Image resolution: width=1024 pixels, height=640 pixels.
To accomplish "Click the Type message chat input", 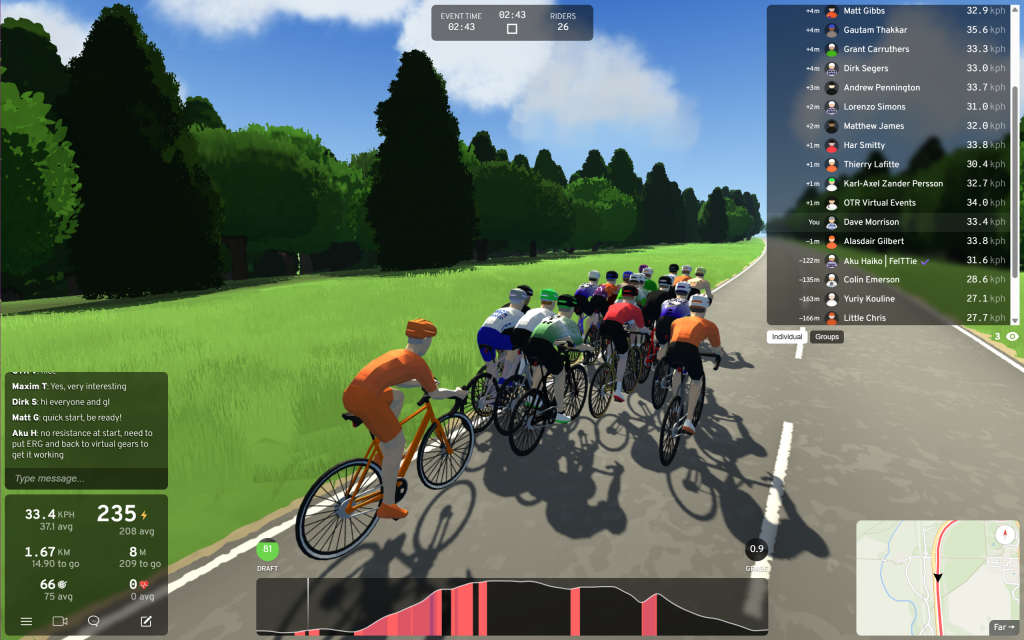I will point(84,479).
